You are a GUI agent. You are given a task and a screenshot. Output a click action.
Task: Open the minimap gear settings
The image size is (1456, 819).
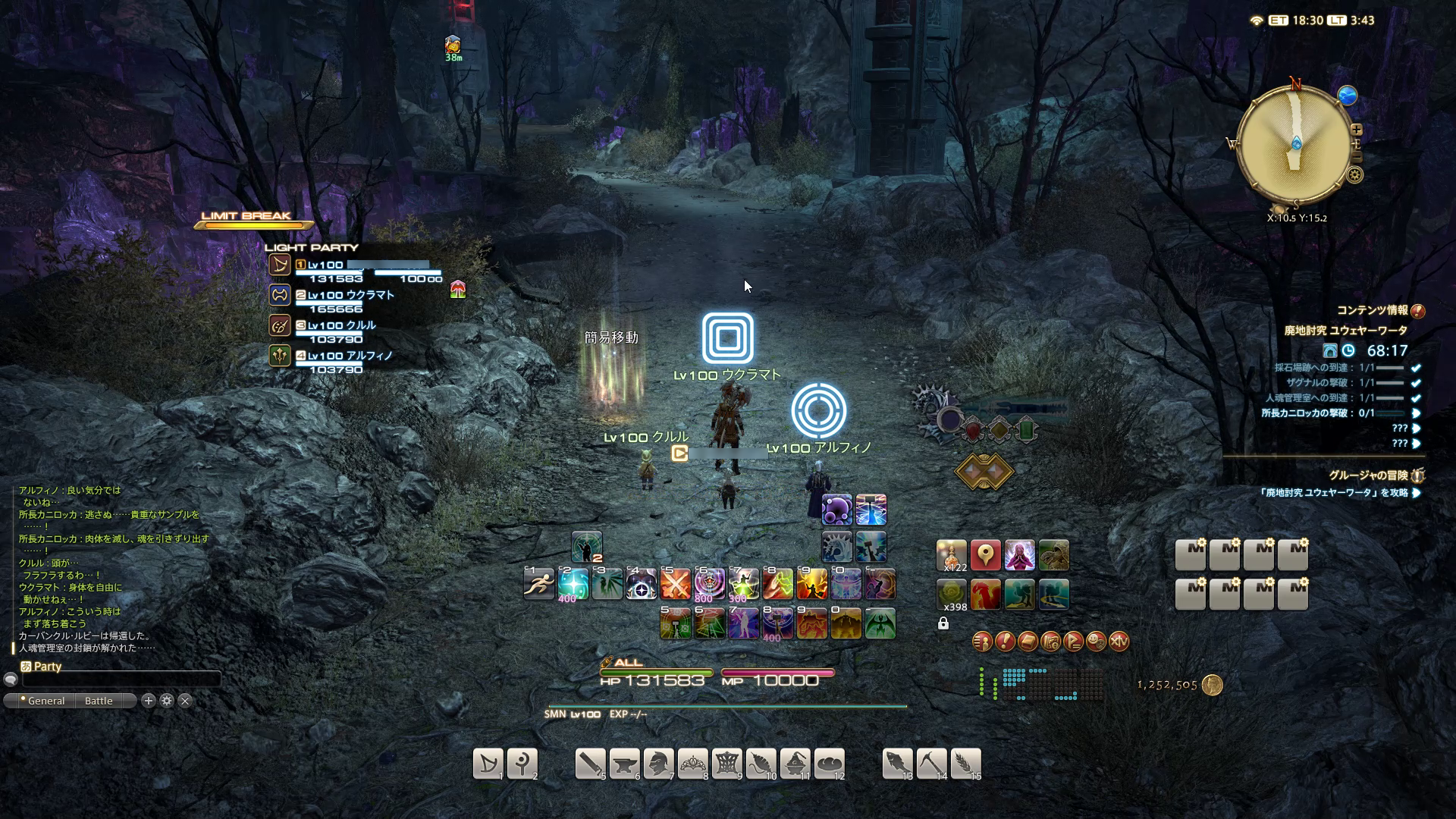(1355, 175)
